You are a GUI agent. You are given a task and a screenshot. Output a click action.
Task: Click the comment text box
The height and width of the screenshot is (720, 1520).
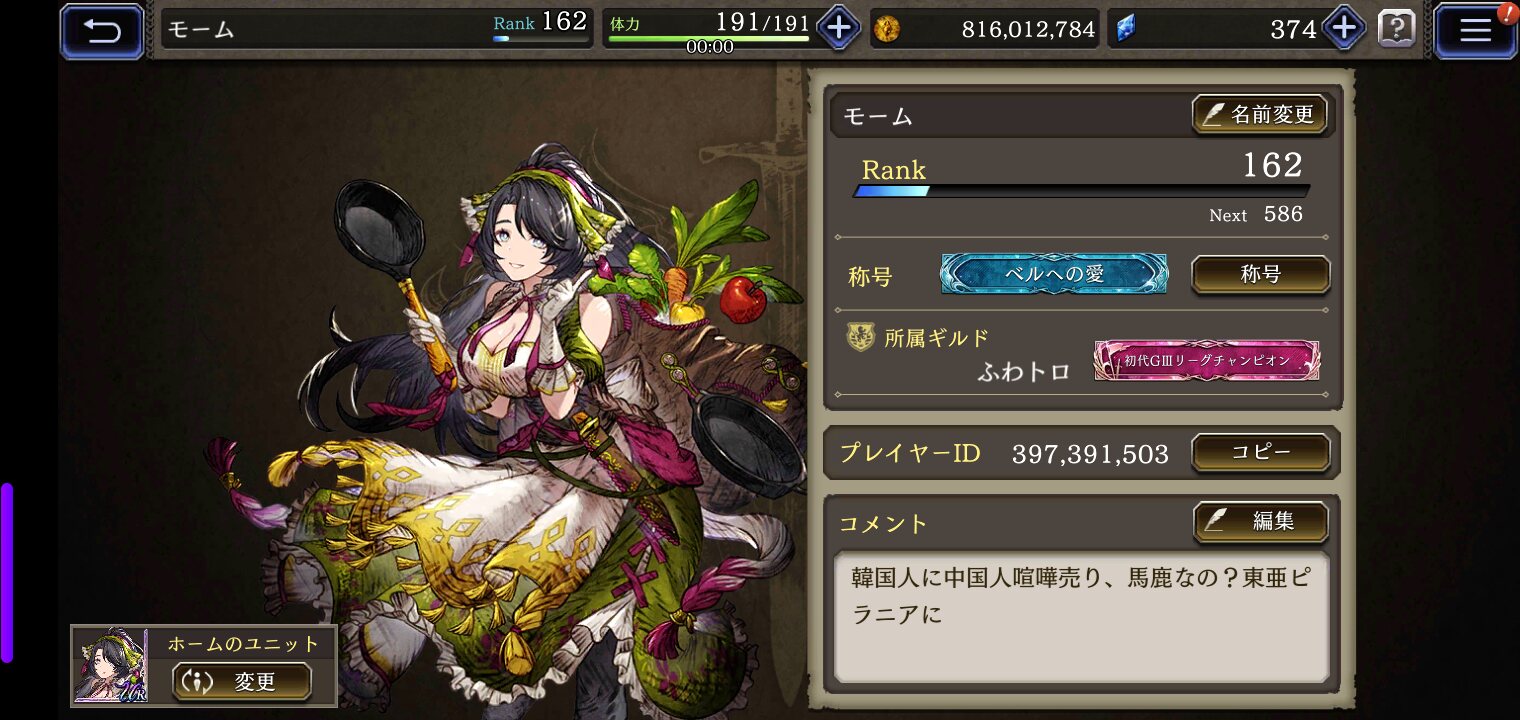point(1082,616)
